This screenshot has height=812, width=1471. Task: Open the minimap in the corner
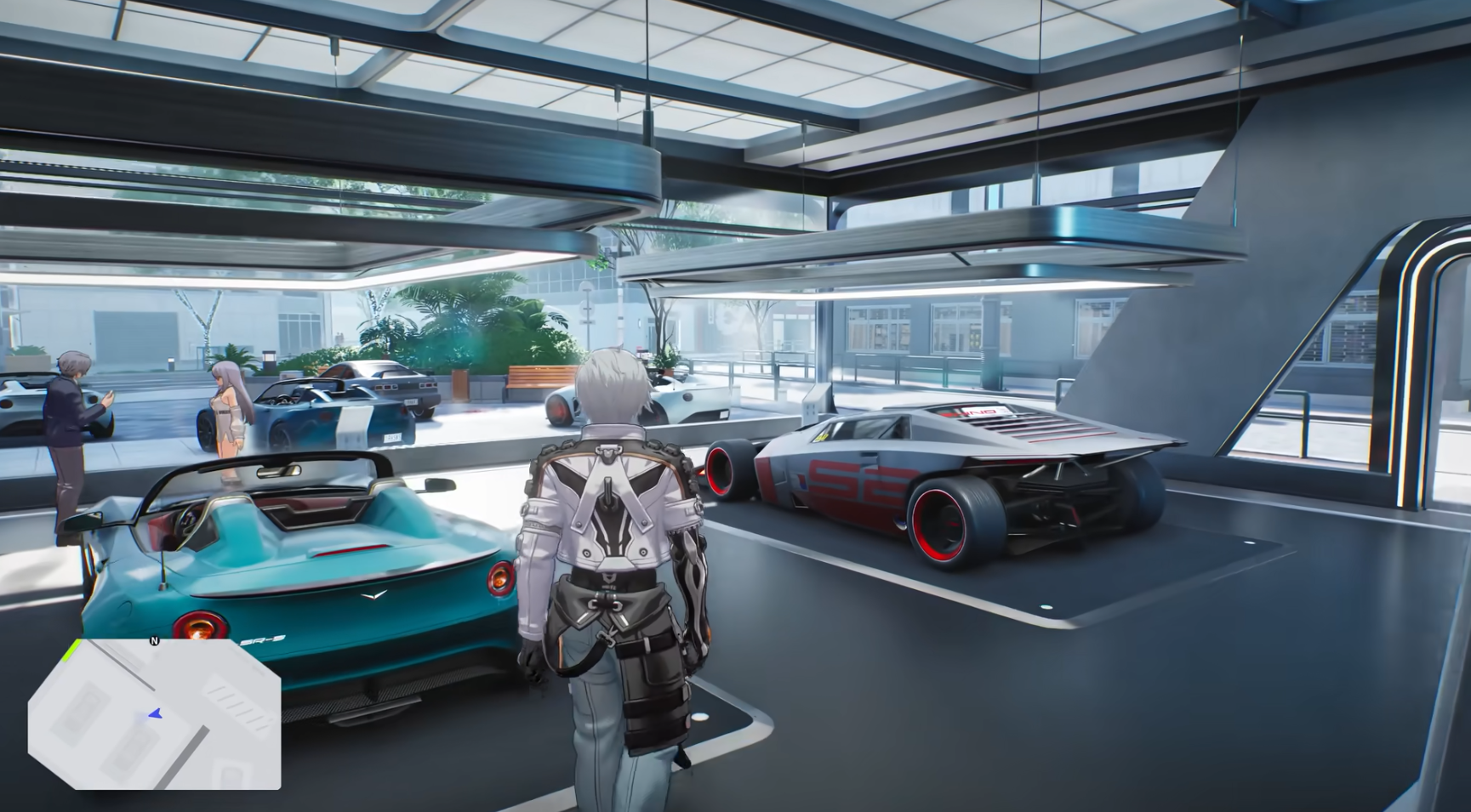(154, 714)
